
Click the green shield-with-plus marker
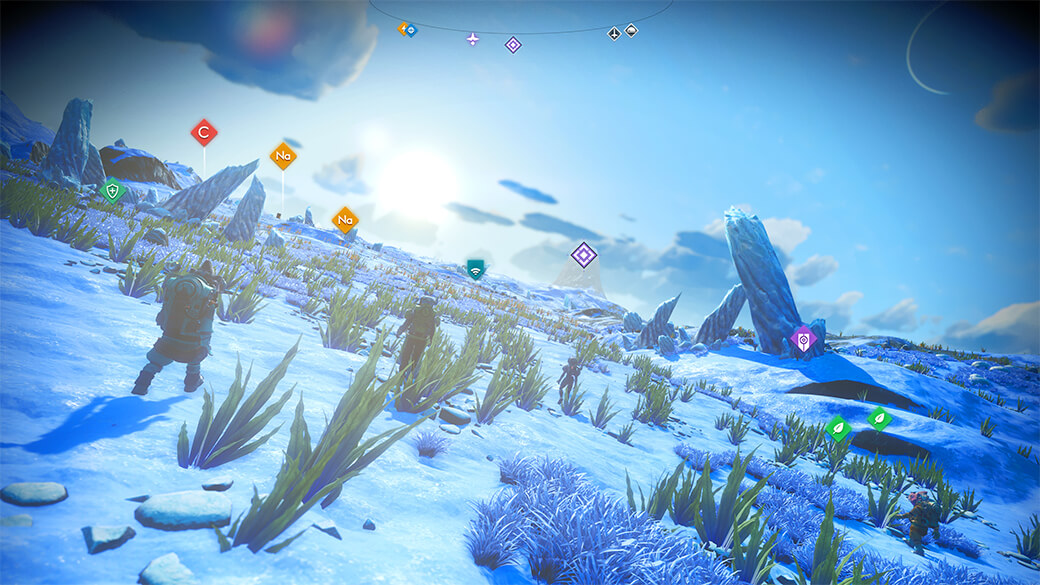pyautogui.click(x=113, y=190)
